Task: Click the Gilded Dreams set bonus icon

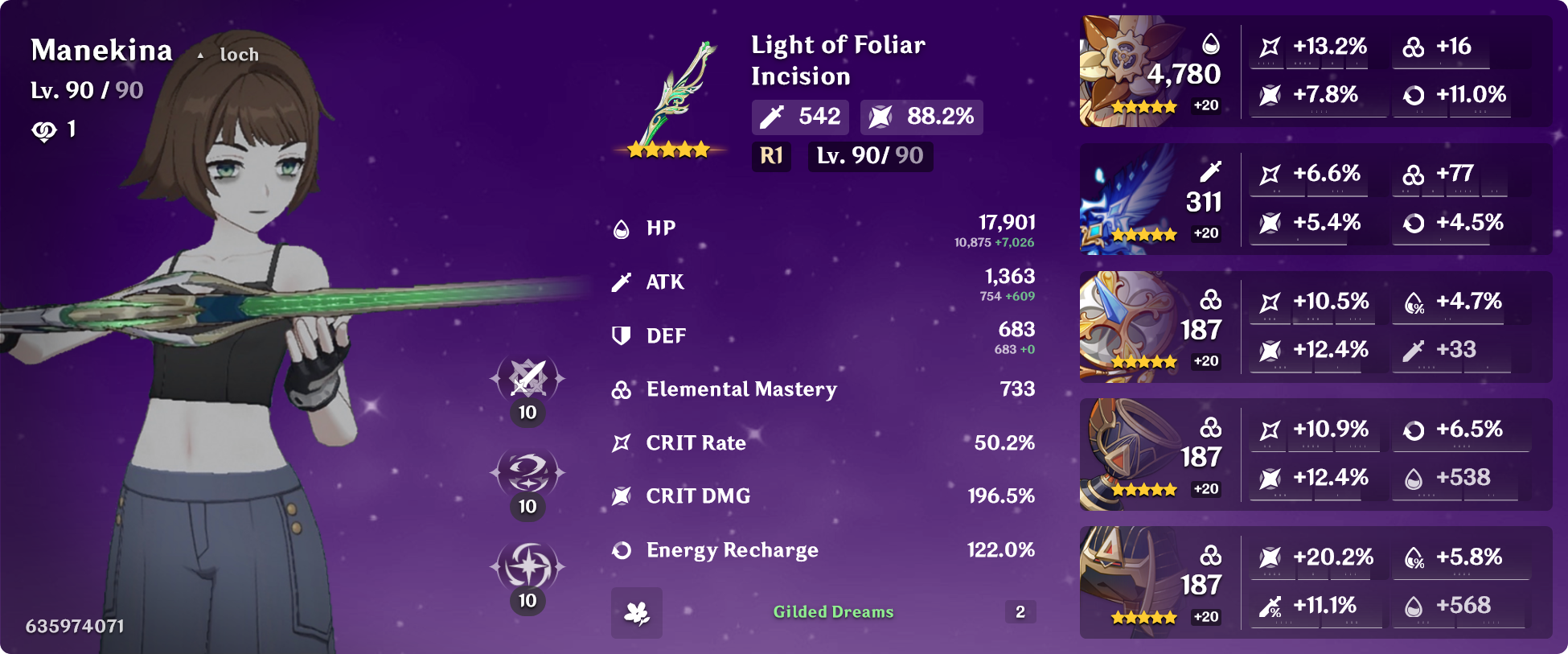Action: click(637, 613)
